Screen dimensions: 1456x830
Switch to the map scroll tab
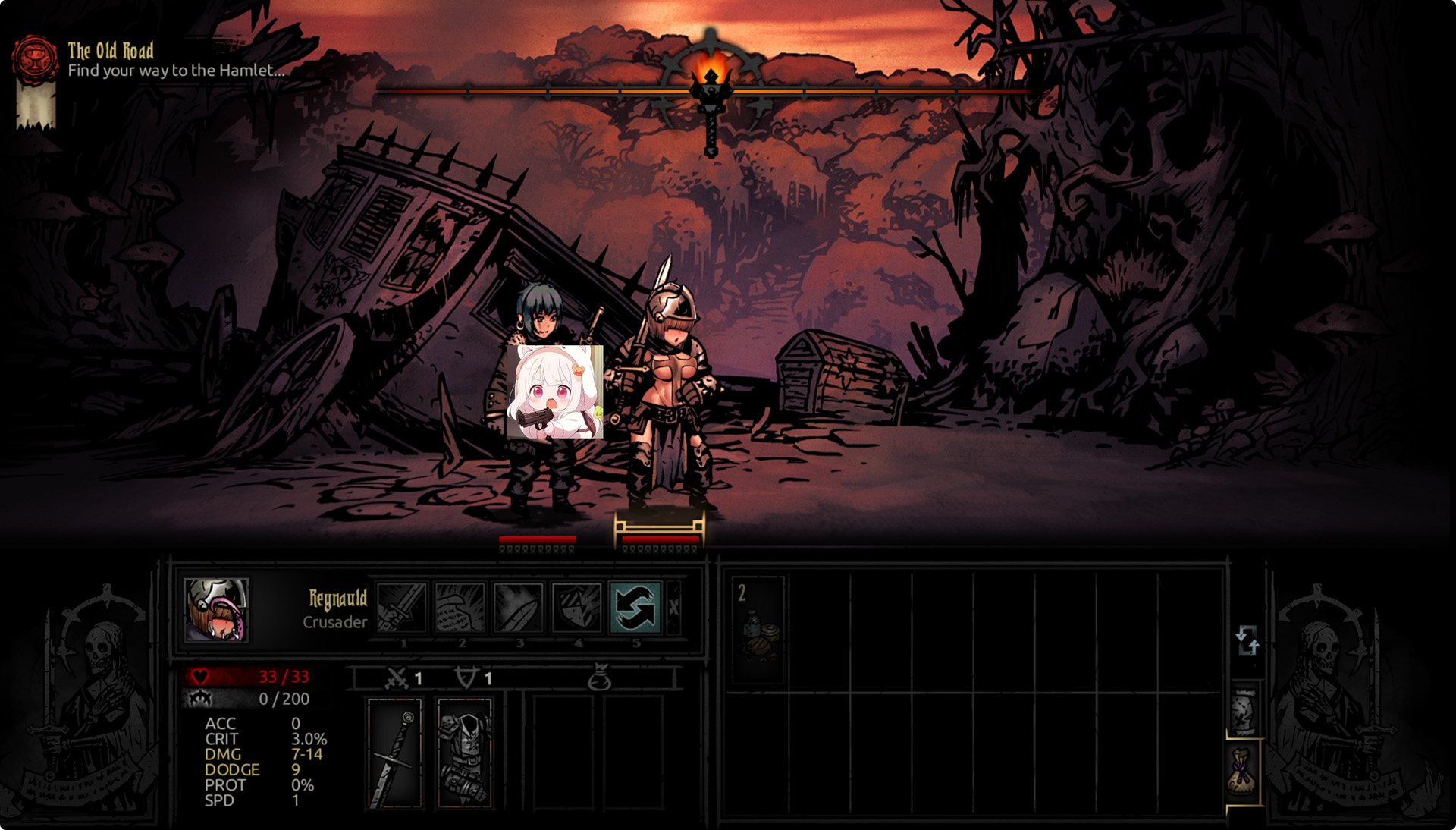[1244, 712]
